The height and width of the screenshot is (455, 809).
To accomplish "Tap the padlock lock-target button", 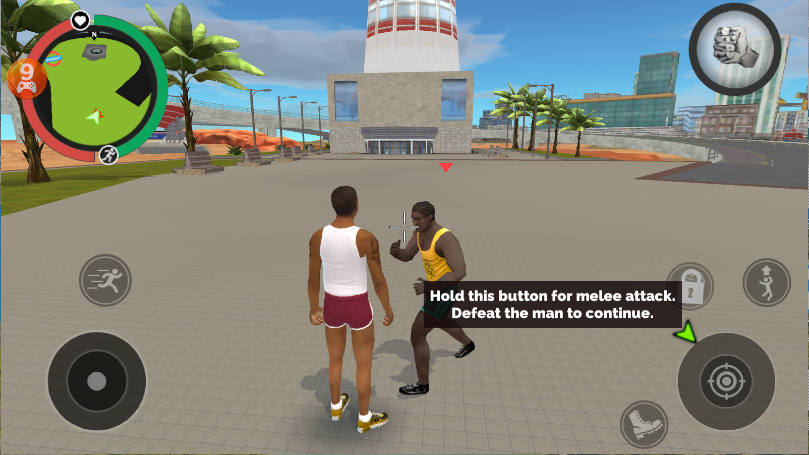I will (x=690, y=286).
